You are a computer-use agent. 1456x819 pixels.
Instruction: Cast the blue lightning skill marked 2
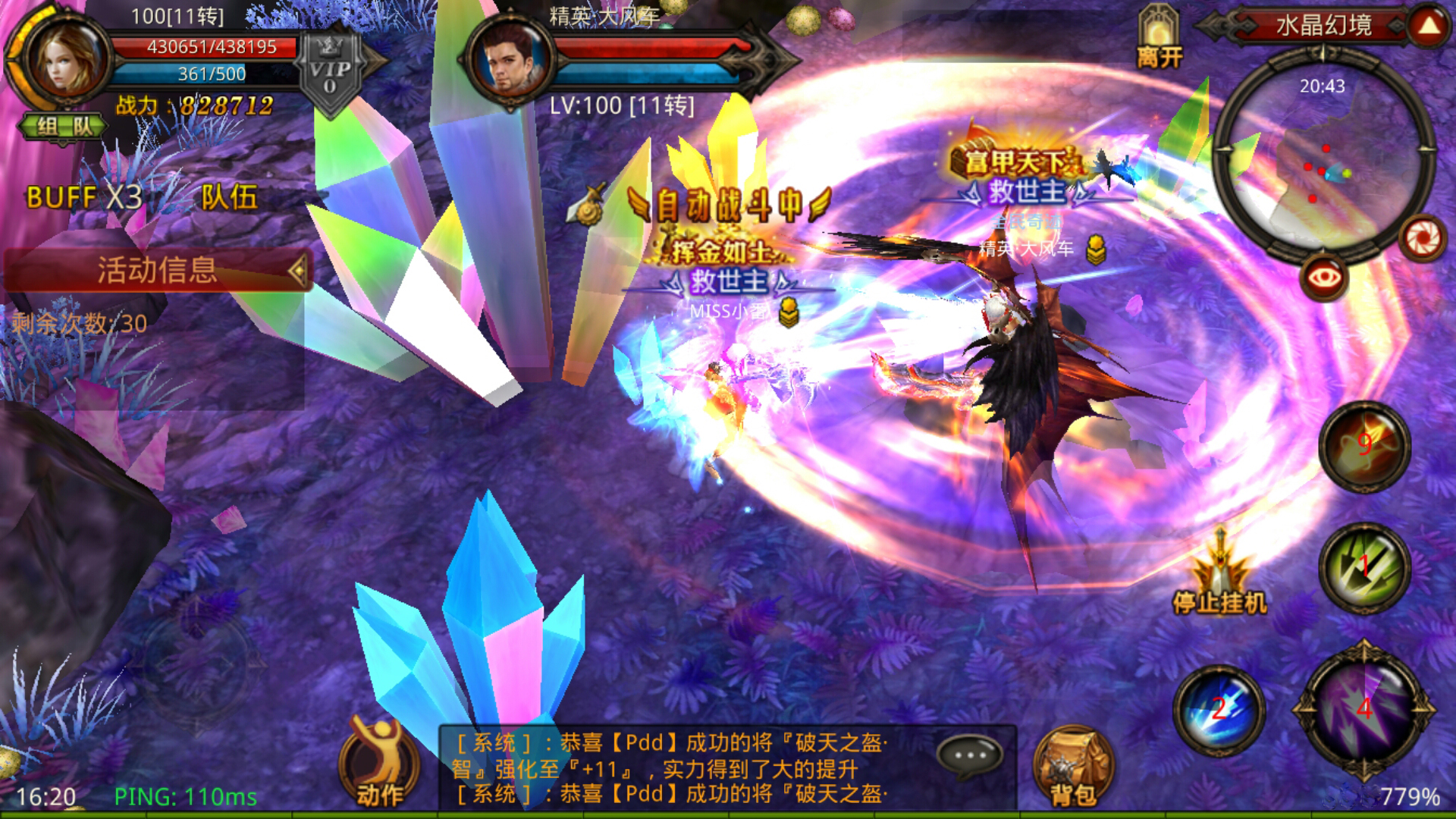(1219, 710)
